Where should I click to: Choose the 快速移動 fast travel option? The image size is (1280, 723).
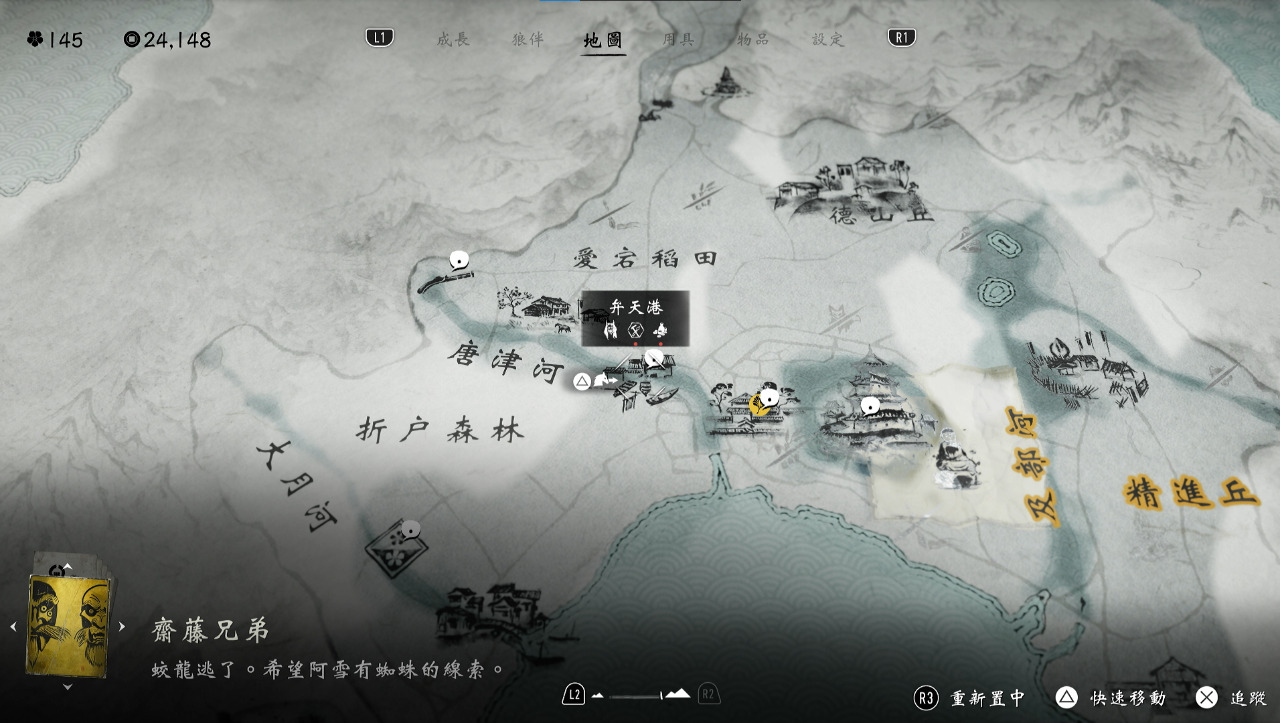pyautogui.click(x=1110, y=698)
